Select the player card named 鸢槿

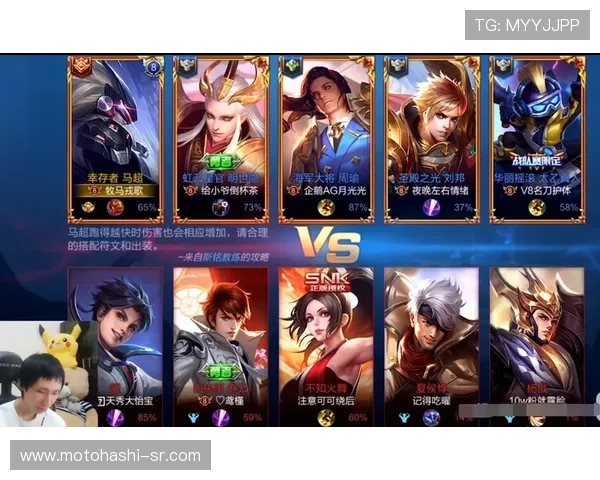click(x=220, y=345)
